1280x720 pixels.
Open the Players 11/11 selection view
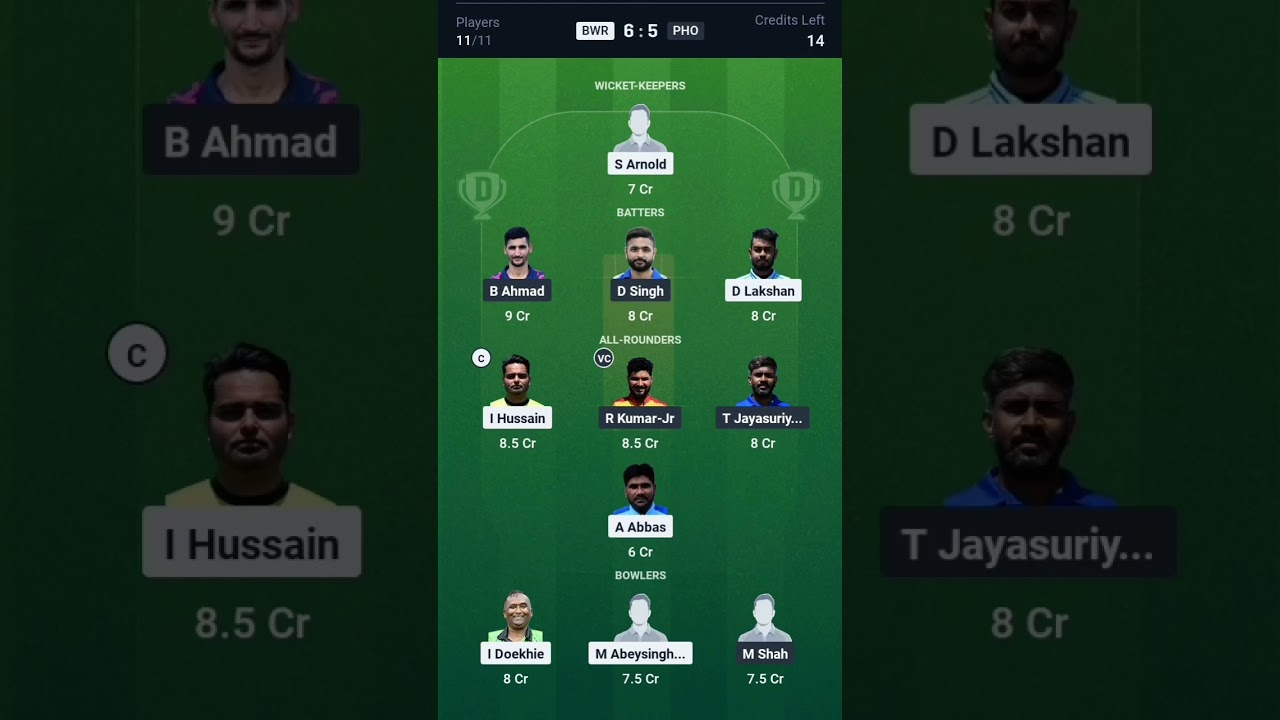pos(477,31)
